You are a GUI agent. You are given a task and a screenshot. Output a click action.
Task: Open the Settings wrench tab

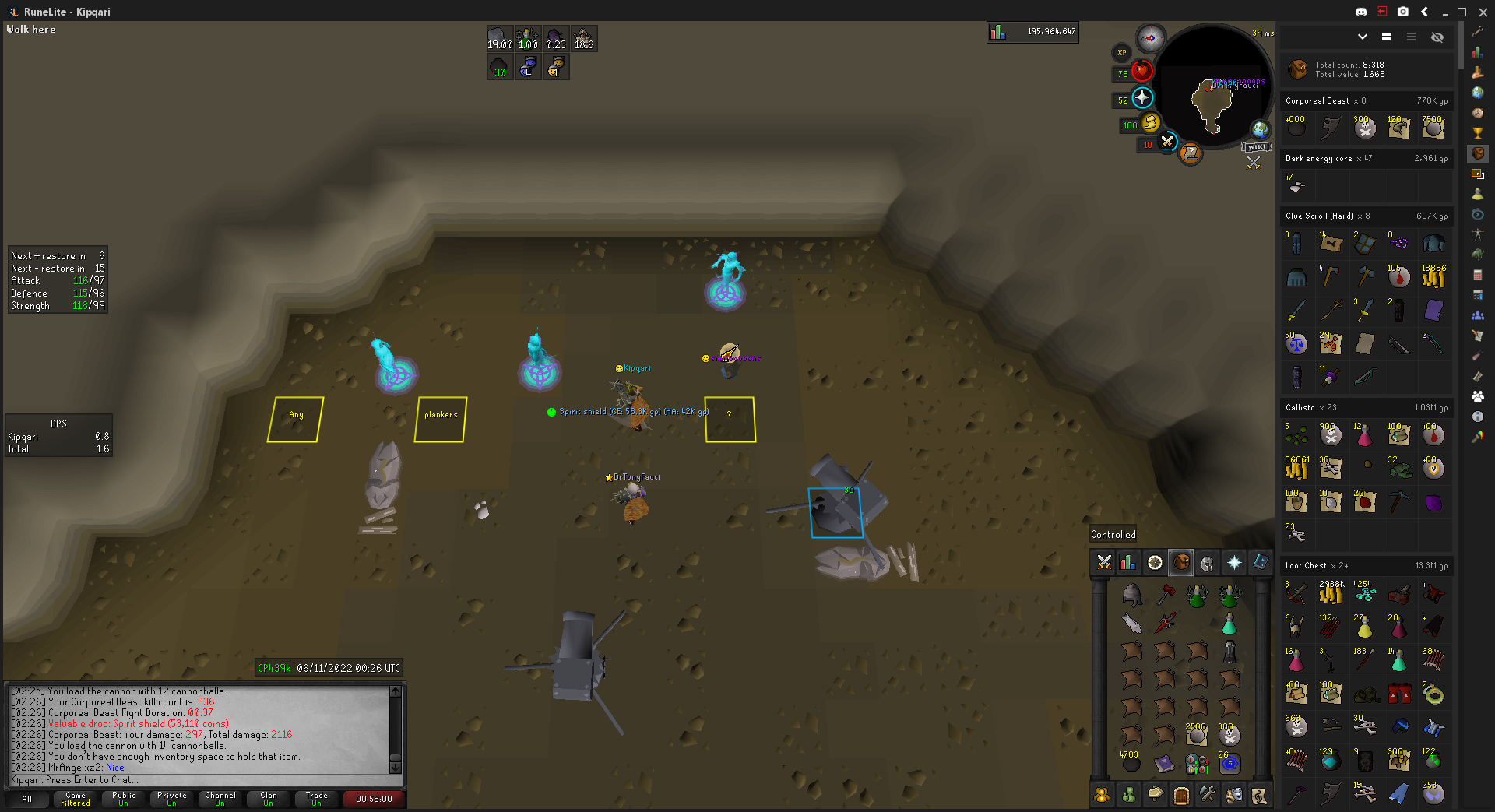click(x=1208, y=795)
